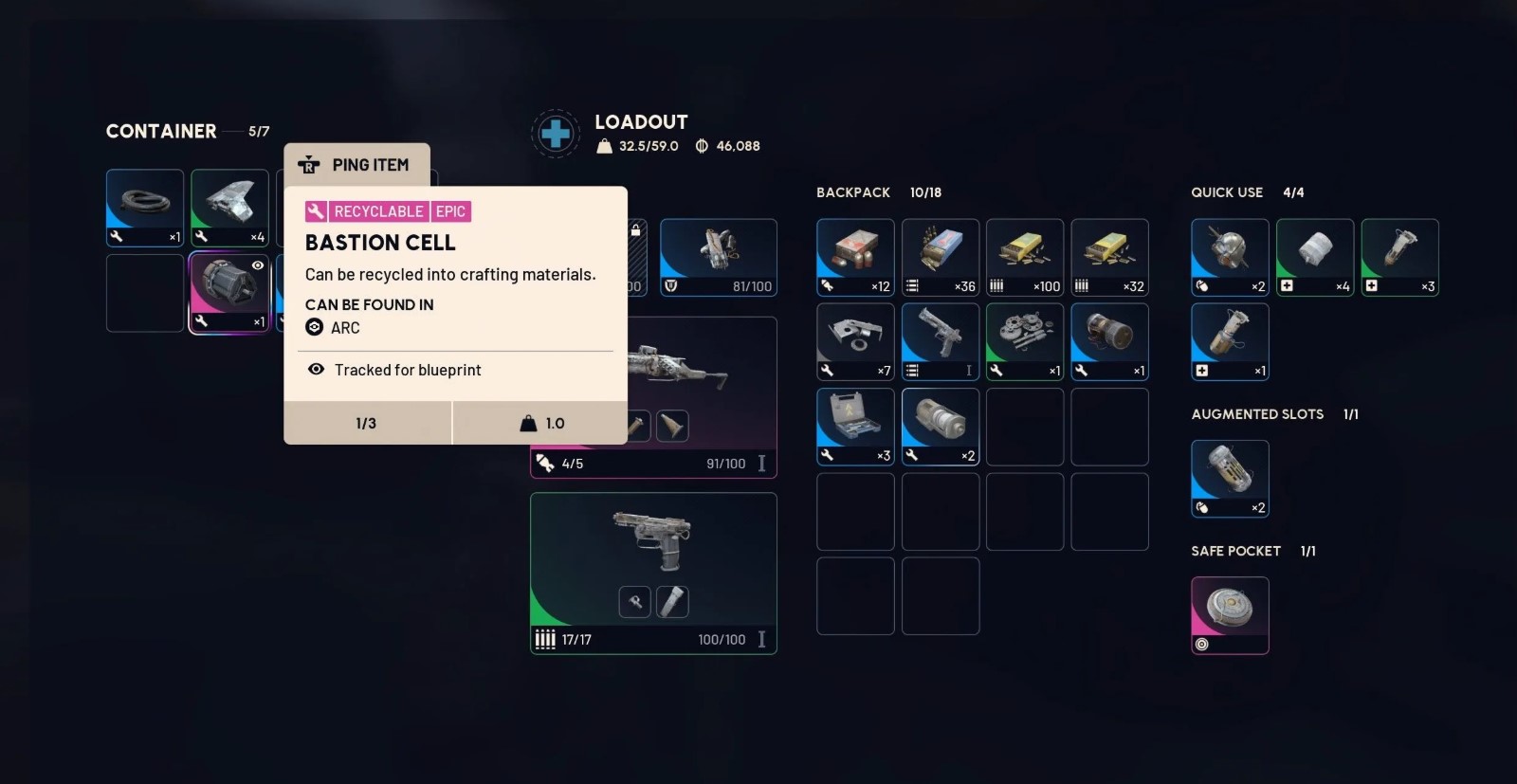The image size is (1517, 784).
Task: Choose the bandage roll quick-use stack of four
Action: pyautogui.click(x=1315, y=257)
